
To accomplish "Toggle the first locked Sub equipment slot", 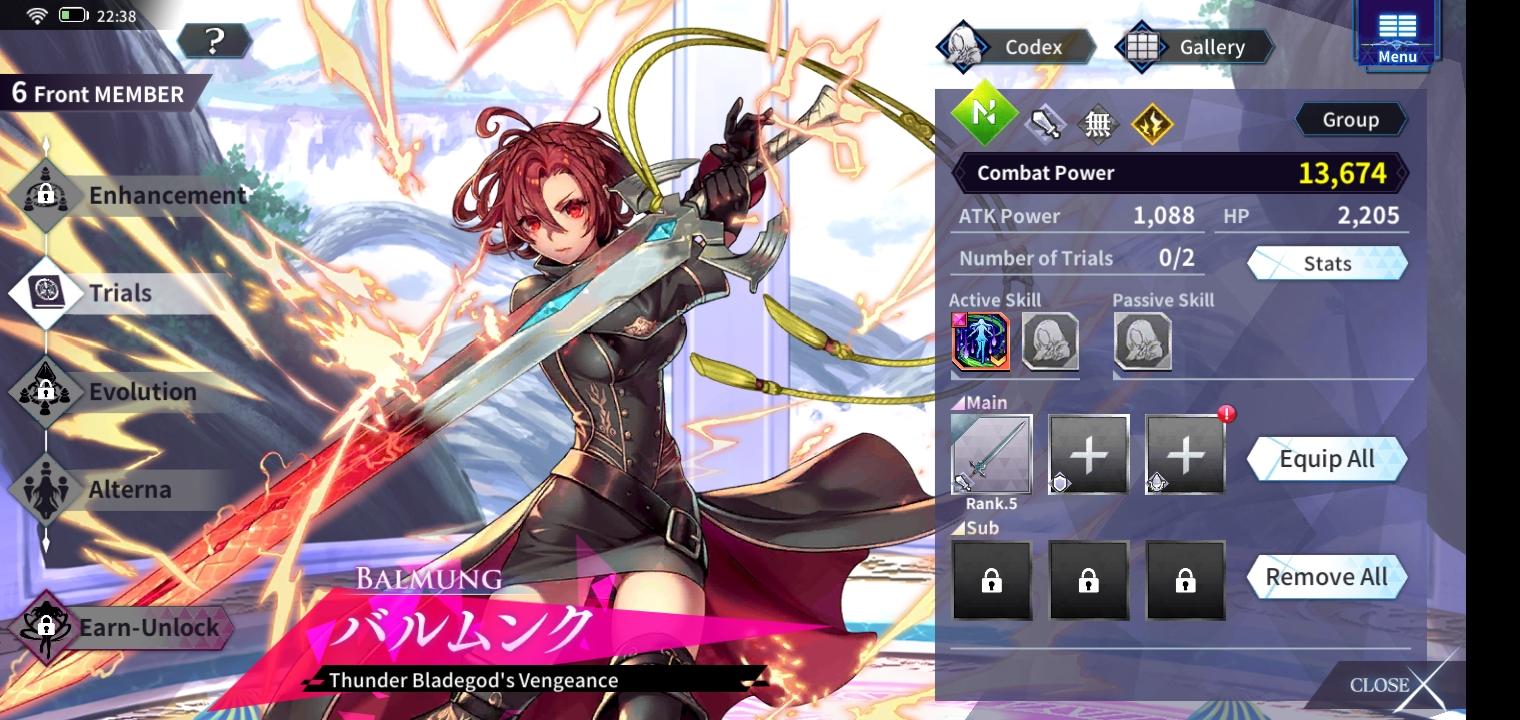I will (991, 580).
